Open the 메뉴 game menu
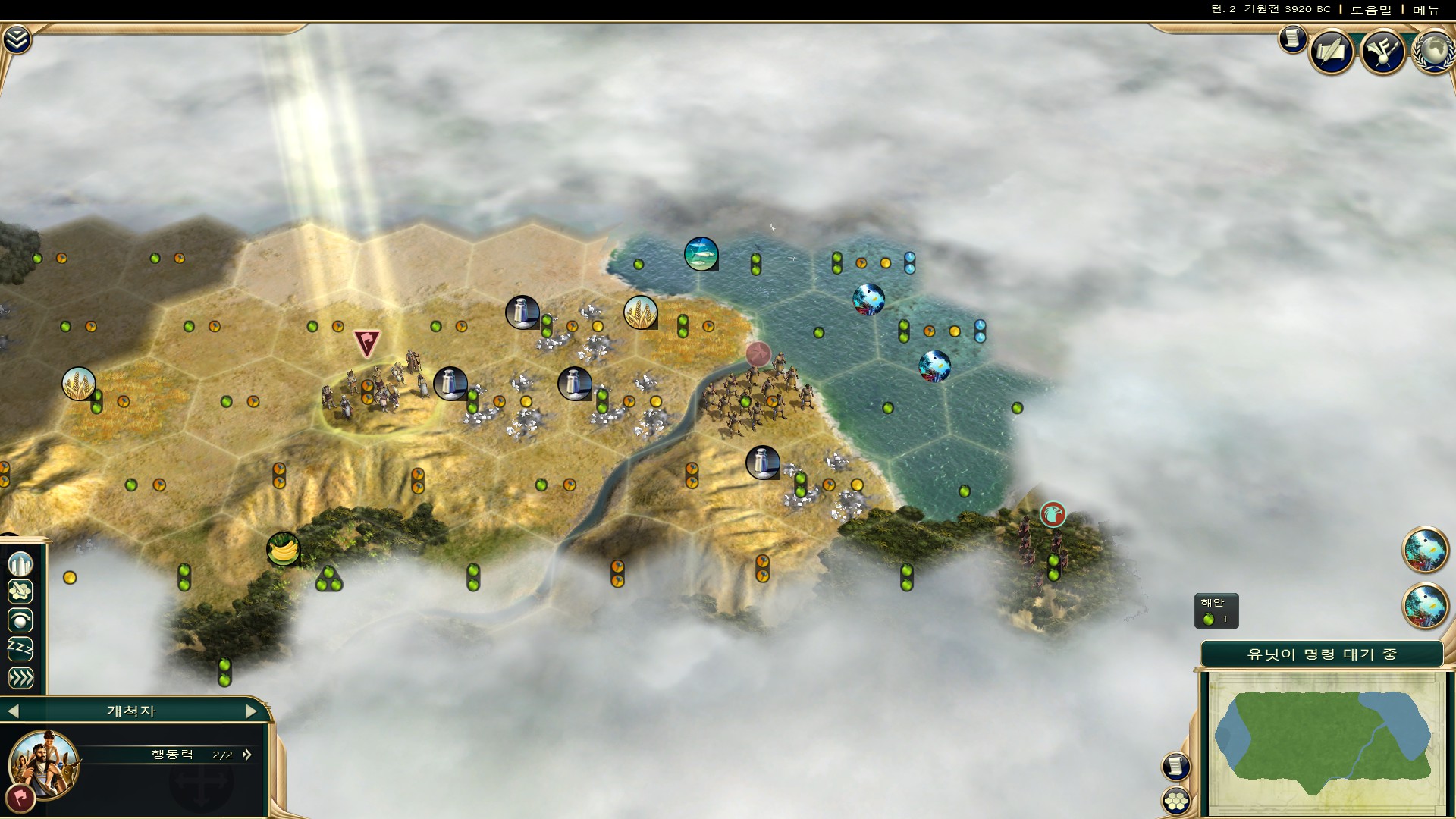 [1426, 10]
